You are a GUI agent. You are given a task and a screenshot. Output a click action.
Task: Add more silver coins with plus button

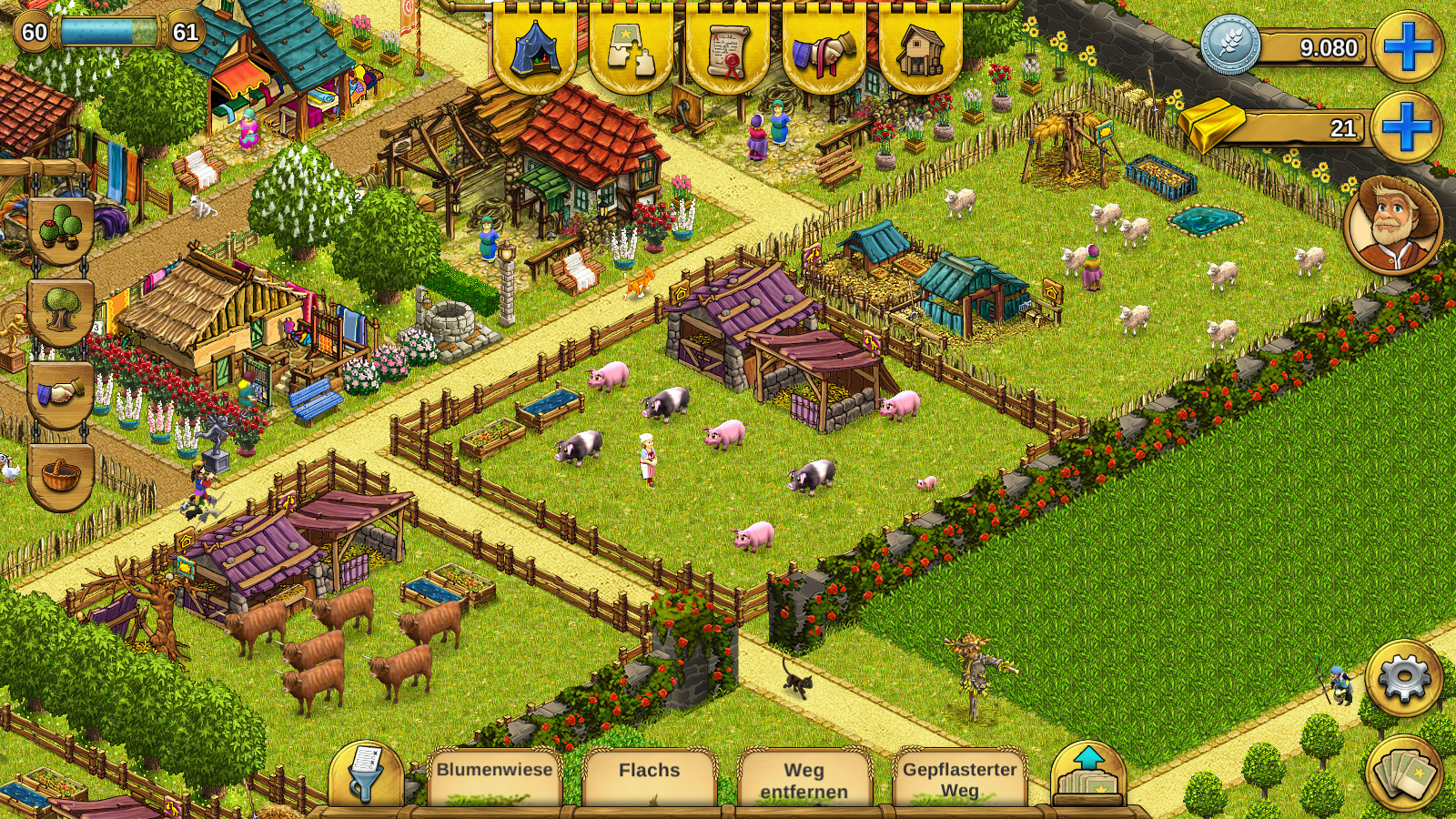click(x=1408, y=46)
